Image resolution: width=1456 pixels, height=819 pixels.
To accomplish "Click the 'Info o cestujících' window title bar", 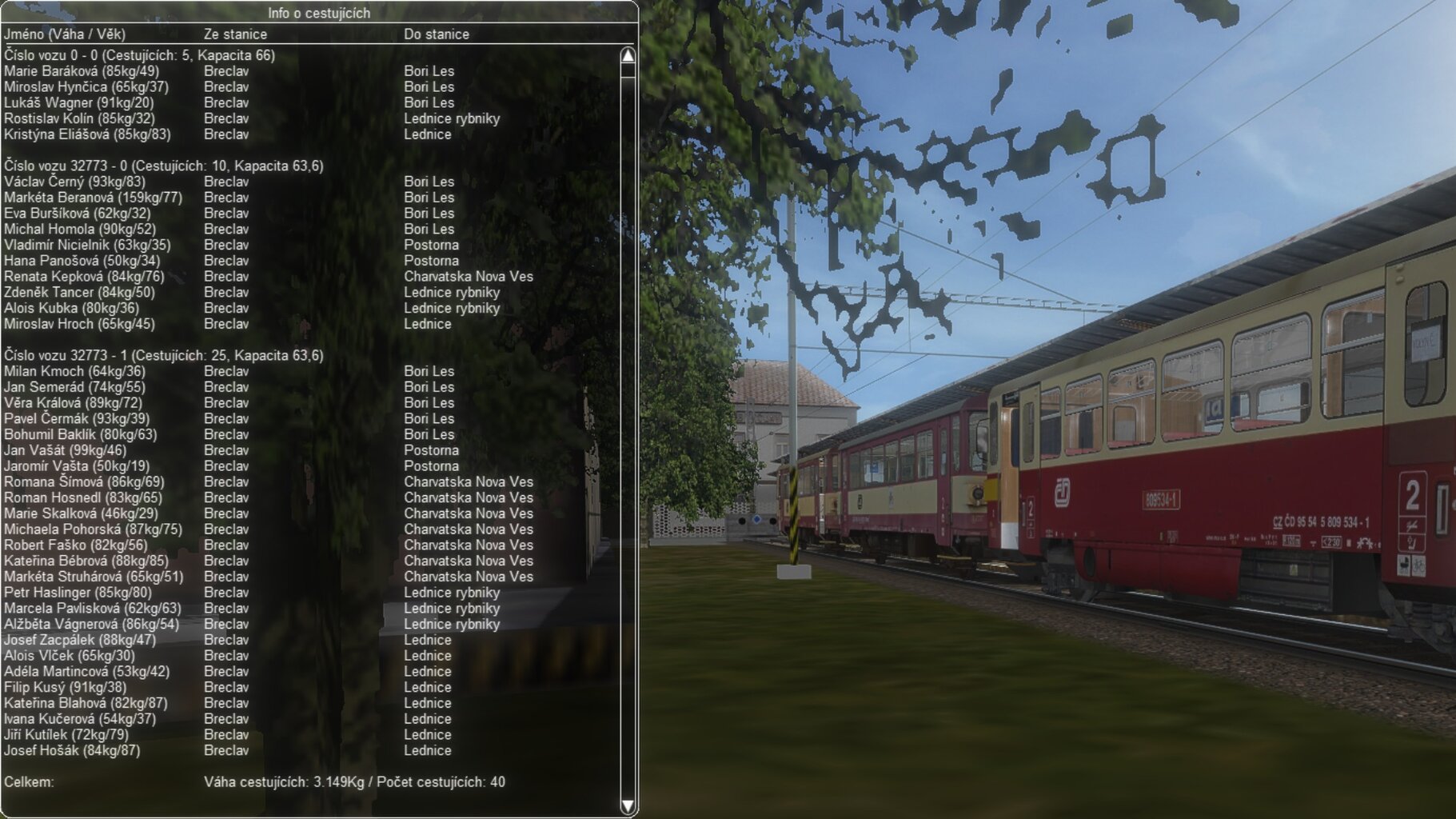I will [x=318, y=13].
